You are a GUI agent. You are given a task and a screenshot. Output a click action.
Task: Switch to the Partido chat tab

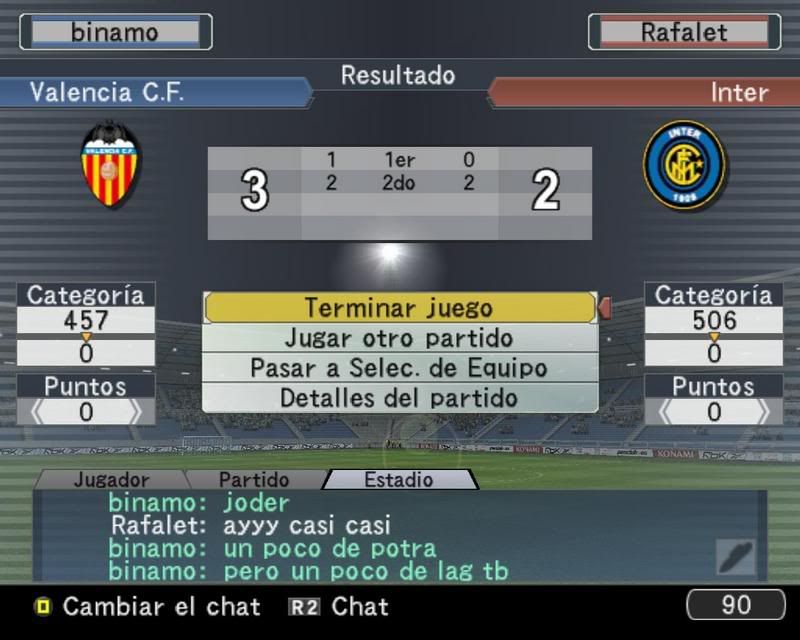(254, 480)
